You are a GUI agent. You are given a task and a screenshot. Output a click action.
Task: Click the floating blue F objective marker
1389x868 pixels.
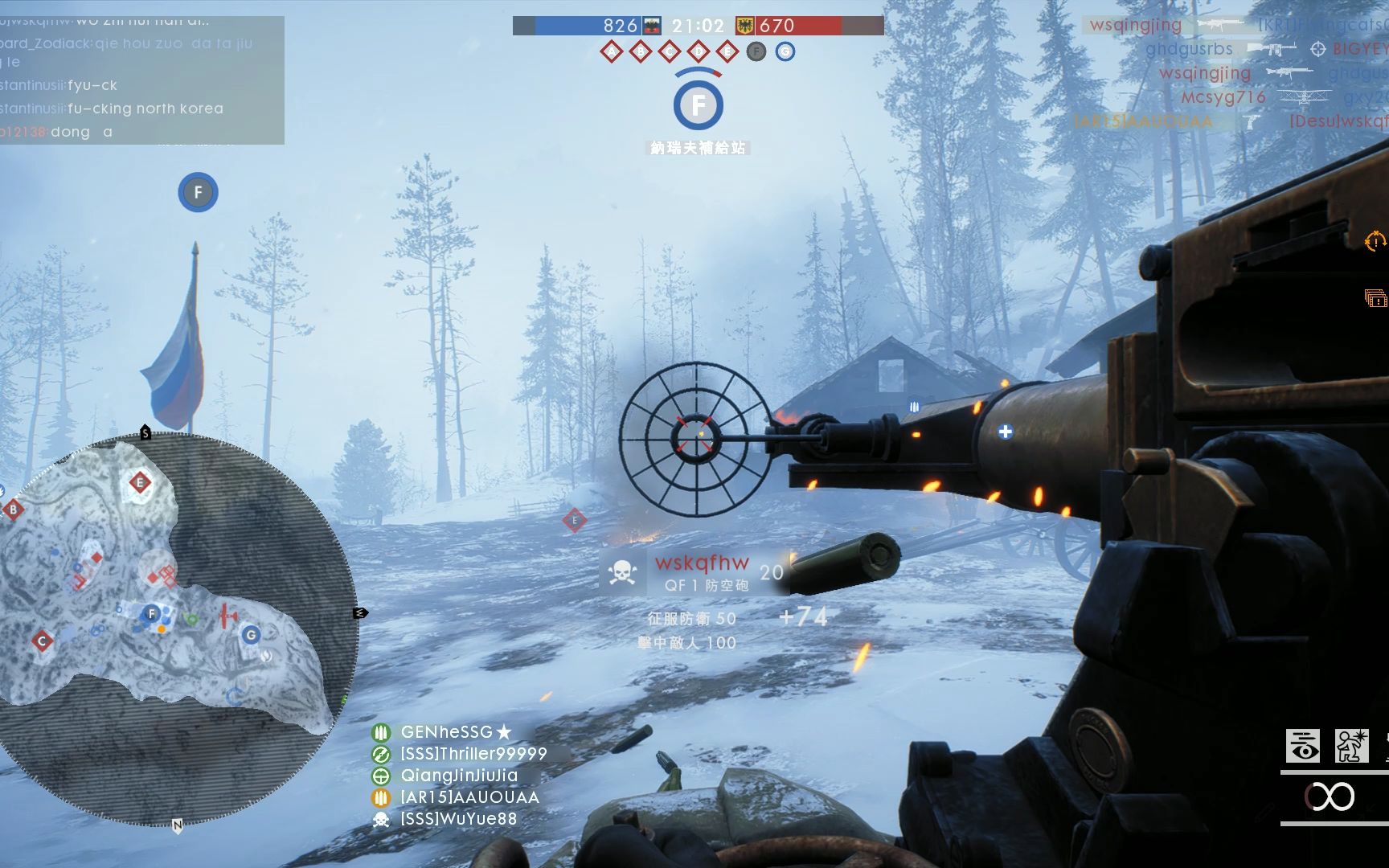coord(198,193)
